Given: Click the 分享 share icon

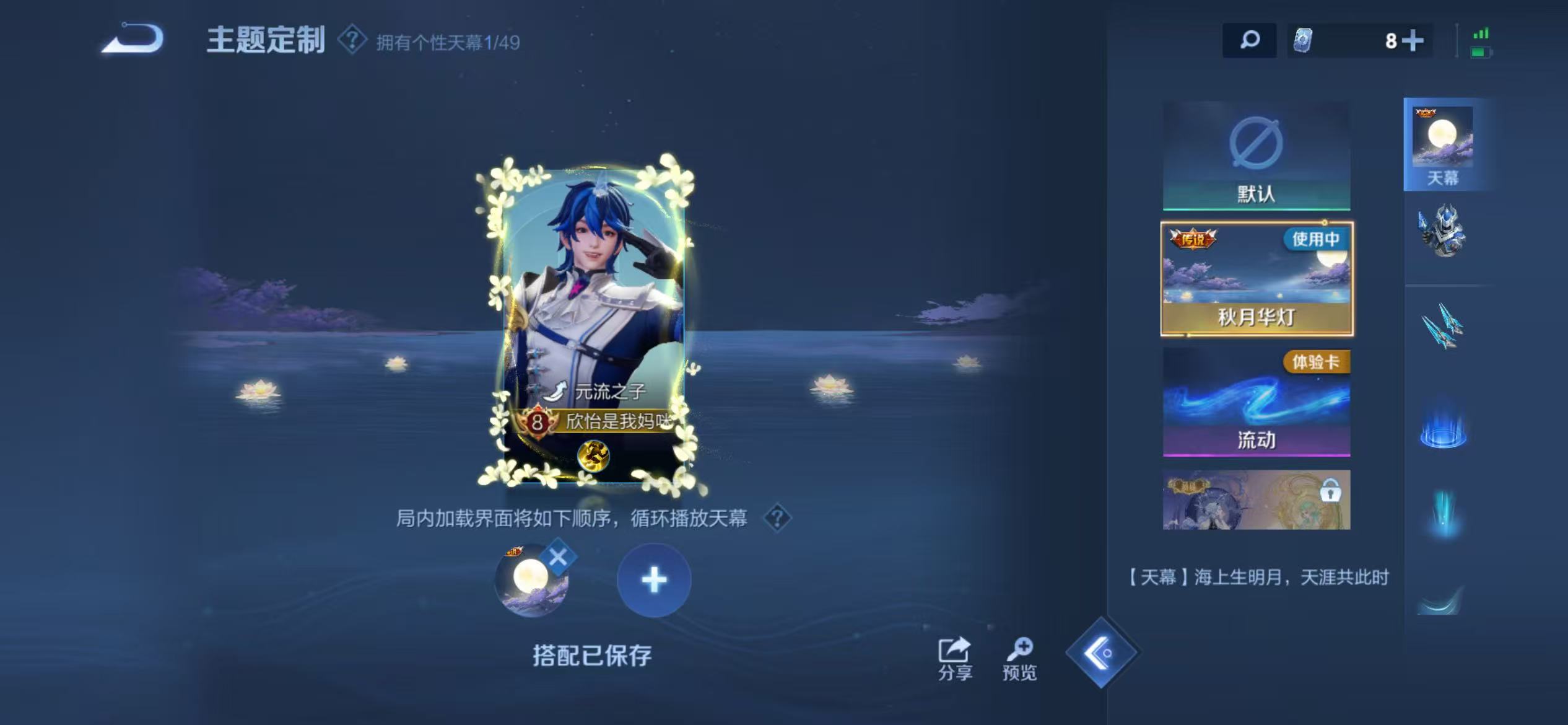Looking at the screenshot, I should point(956,652).
